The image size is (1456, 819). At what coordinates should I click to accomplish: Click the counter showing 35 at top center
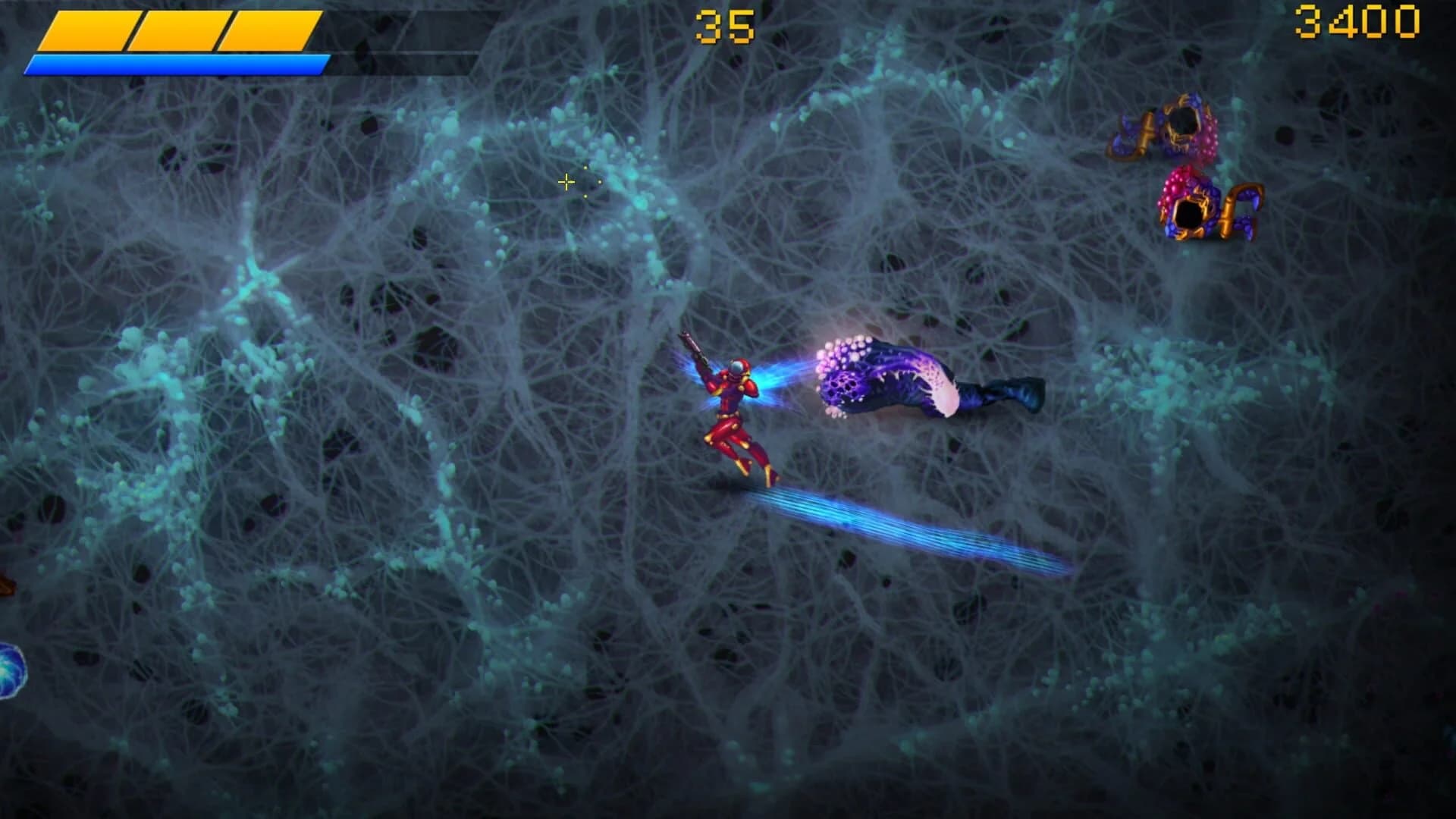coord(726,23)
